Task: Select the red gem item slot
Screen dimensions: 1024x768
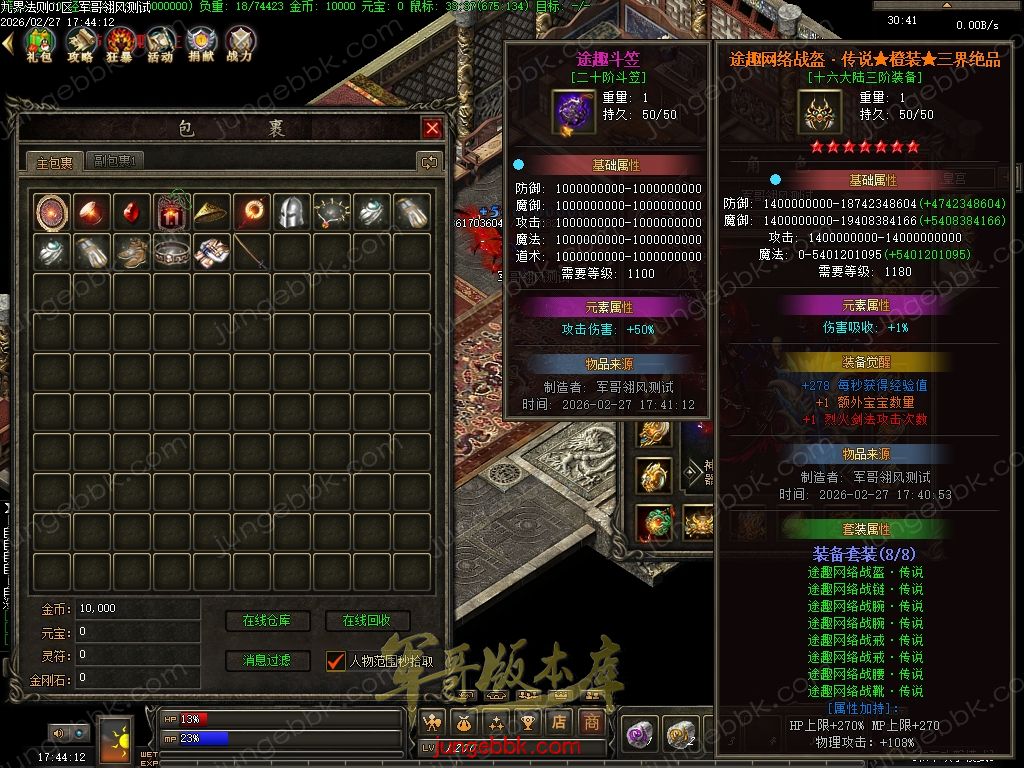Action: point(132,211)
